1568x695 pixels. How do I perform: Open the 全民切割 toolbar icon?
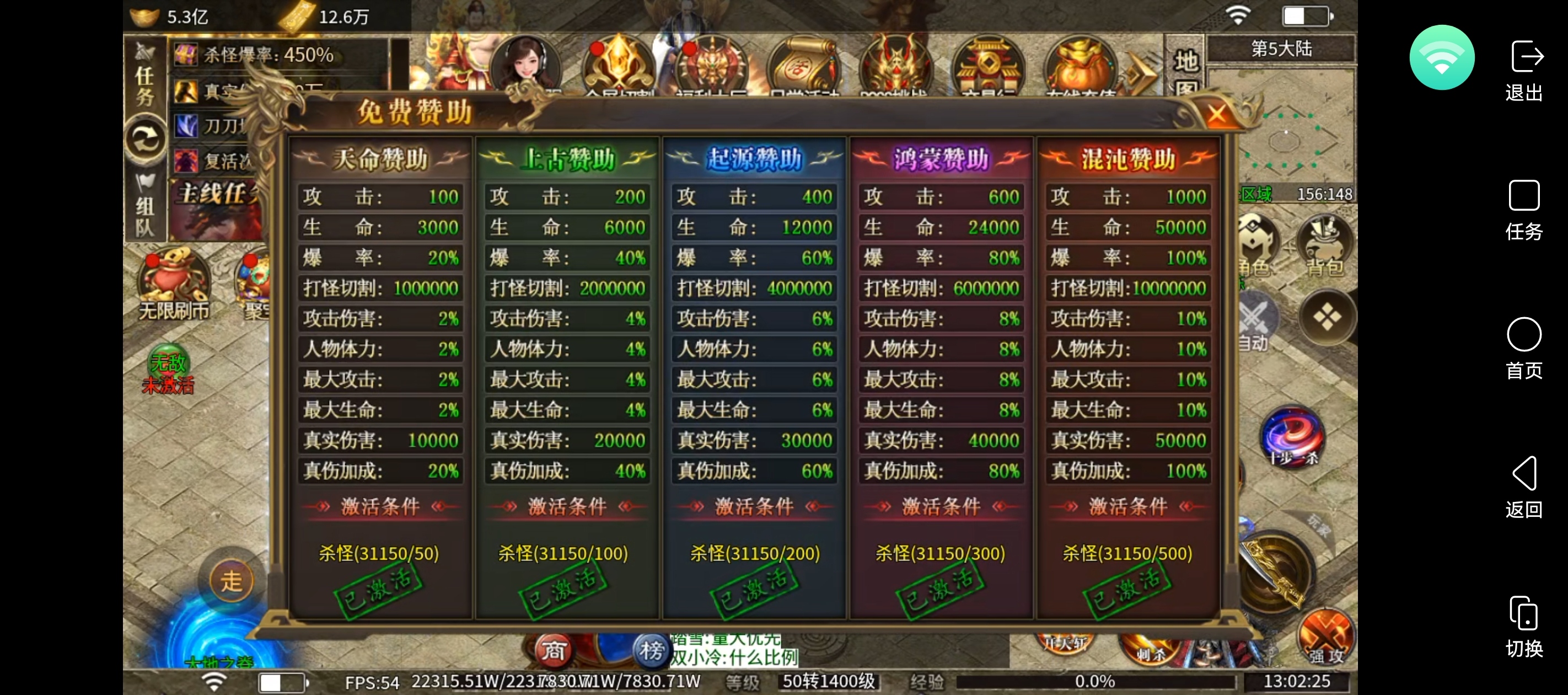pyautogui.click(x=618, y=67)
